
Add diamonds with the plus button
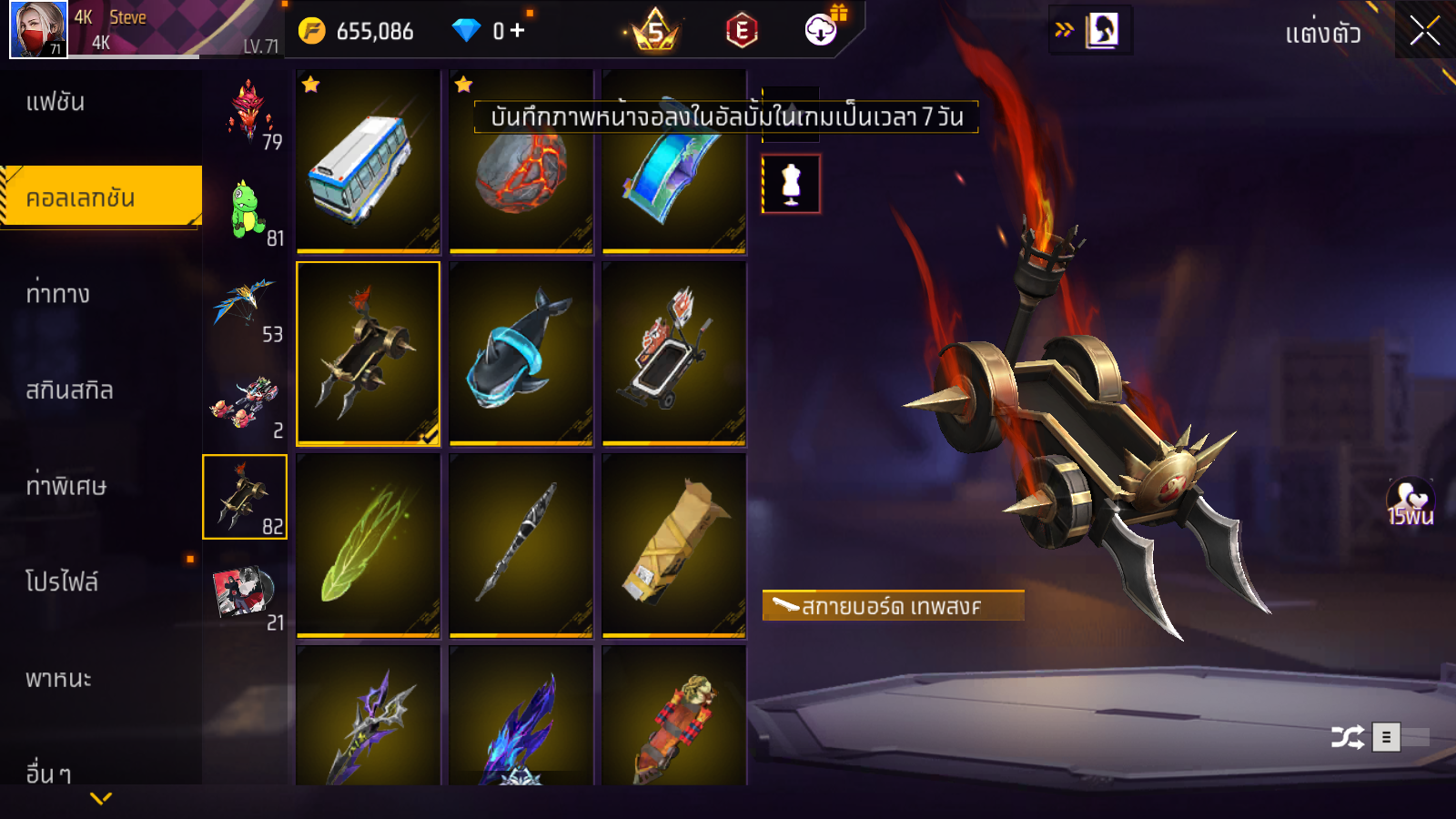pyautogui.click(x=517, y=31)
